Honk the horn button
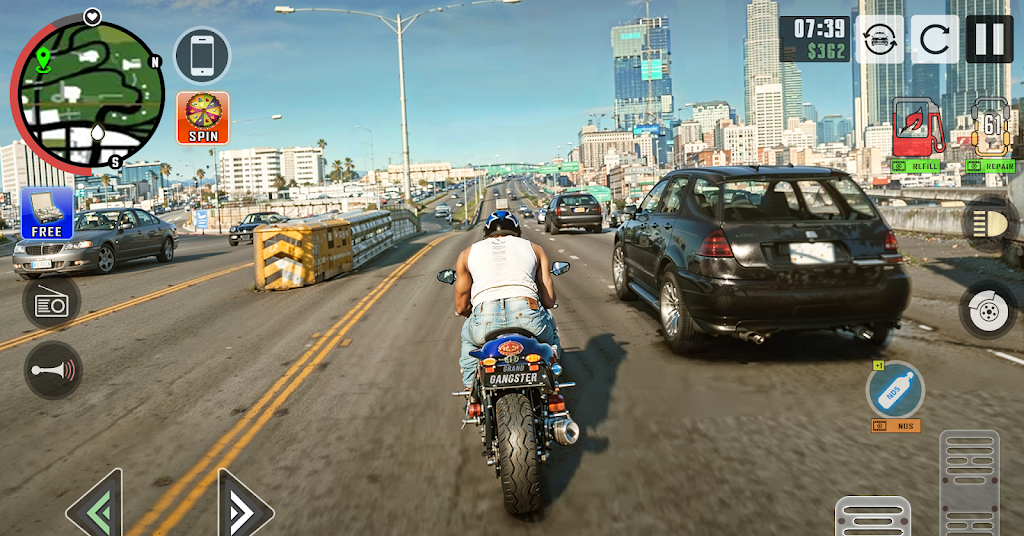Image resolution: width=1024 pixels, height=536 pixels. point(53,370)
